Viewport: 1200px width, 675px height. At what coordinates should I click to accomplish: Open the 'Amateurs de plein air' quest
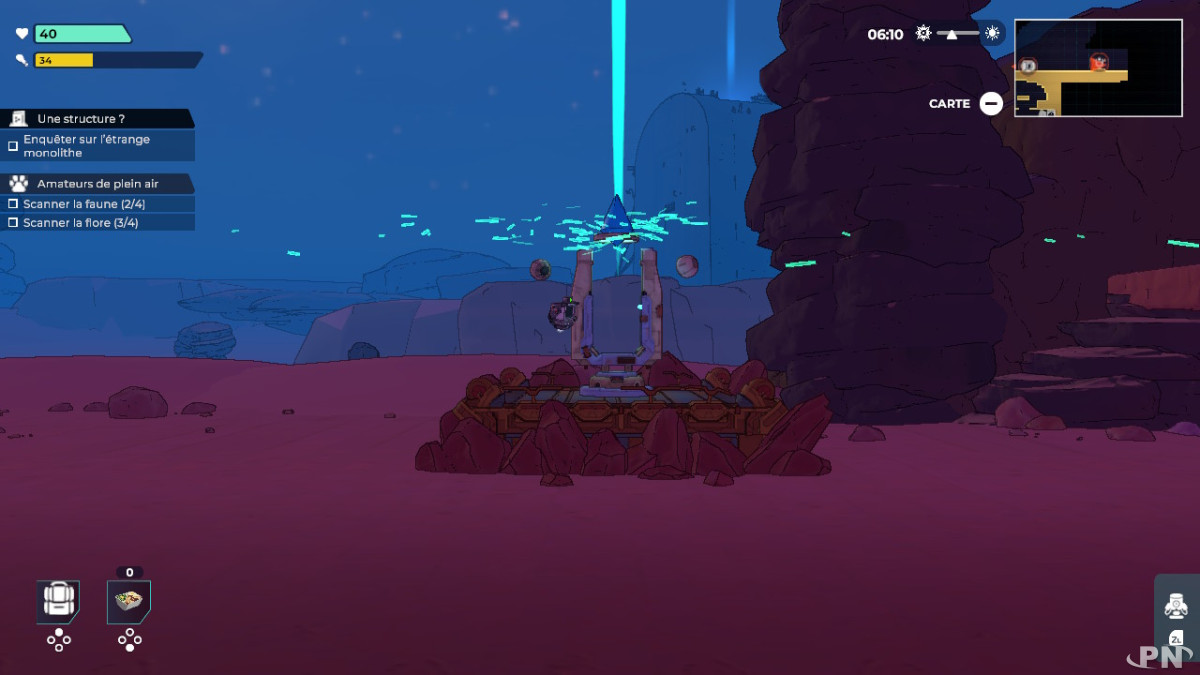pos(98,184)
